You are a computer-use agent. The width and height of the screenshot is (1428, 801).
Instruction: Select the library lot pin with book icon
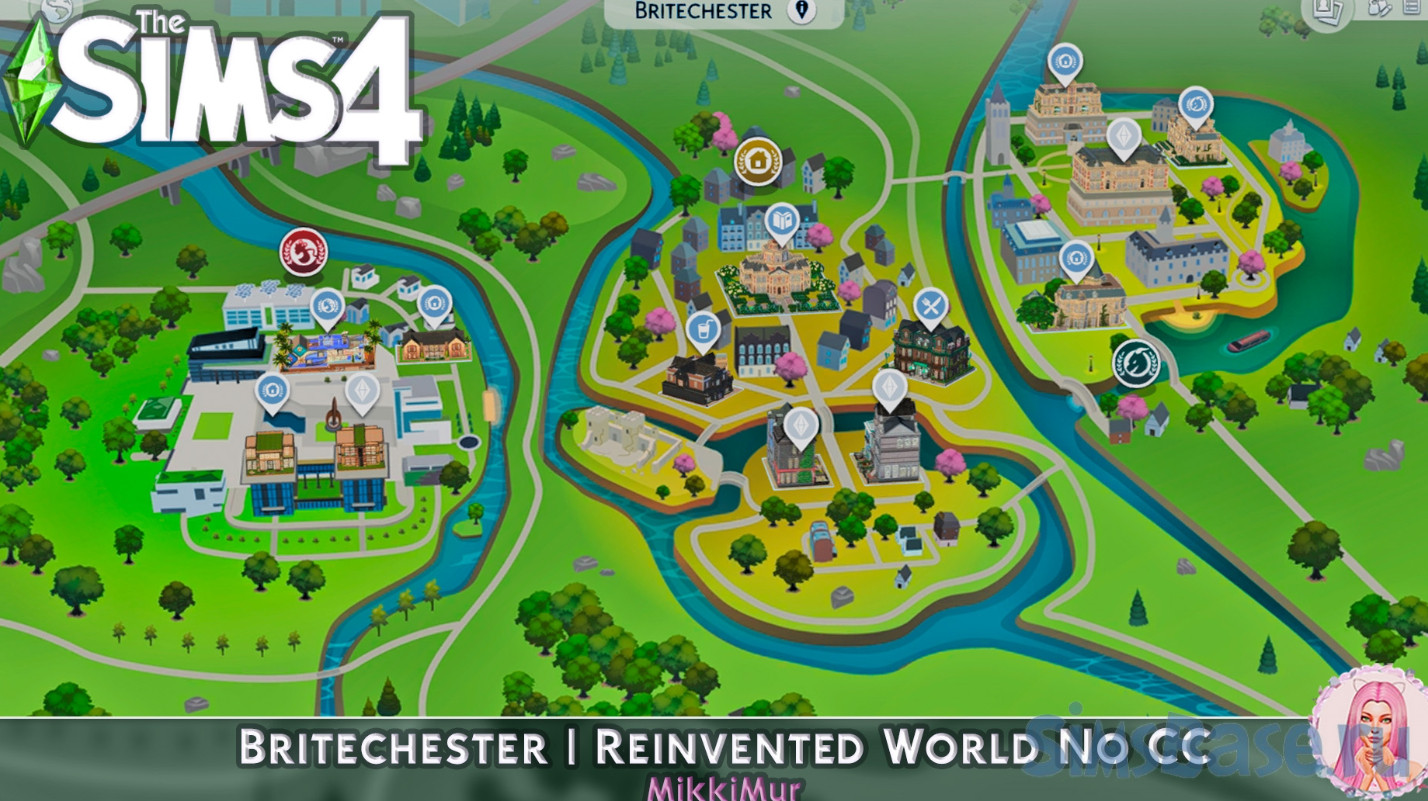(782, 219)
